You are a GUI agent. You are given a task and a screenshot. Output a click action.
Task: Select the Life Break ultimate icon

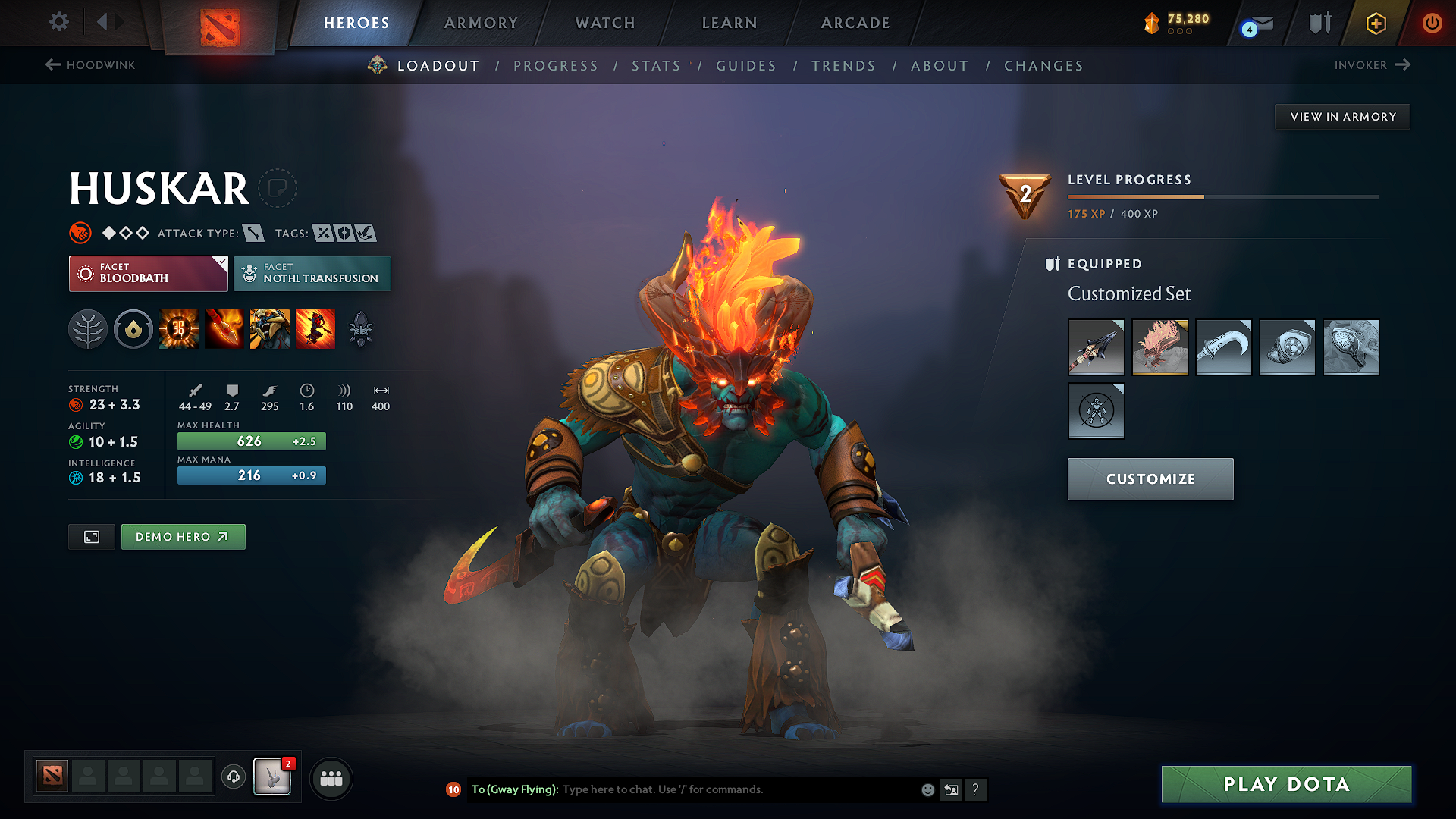315,329
